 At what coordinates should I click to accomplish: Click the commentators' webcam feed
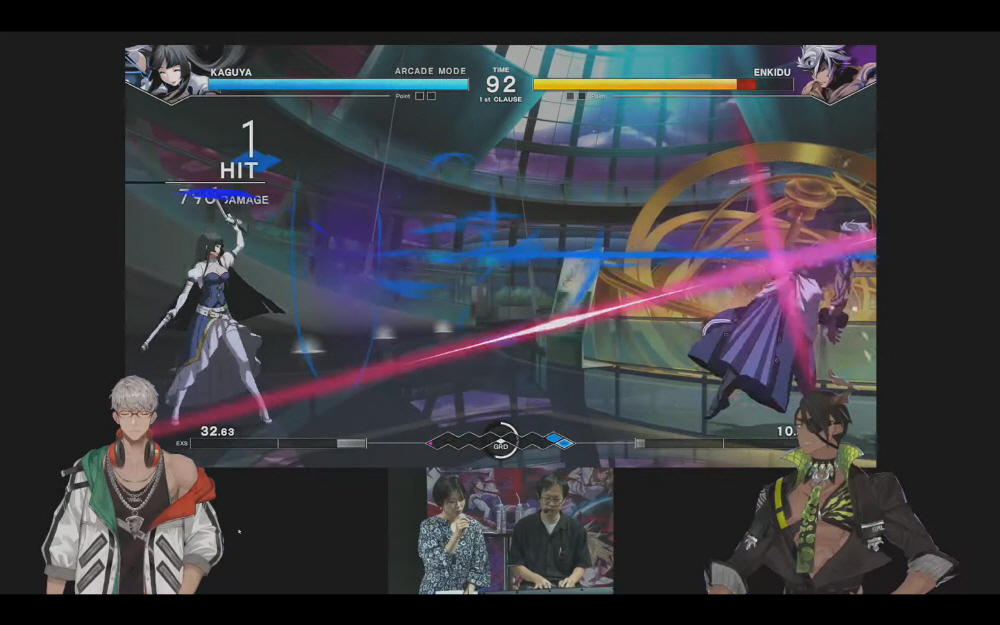520,530
